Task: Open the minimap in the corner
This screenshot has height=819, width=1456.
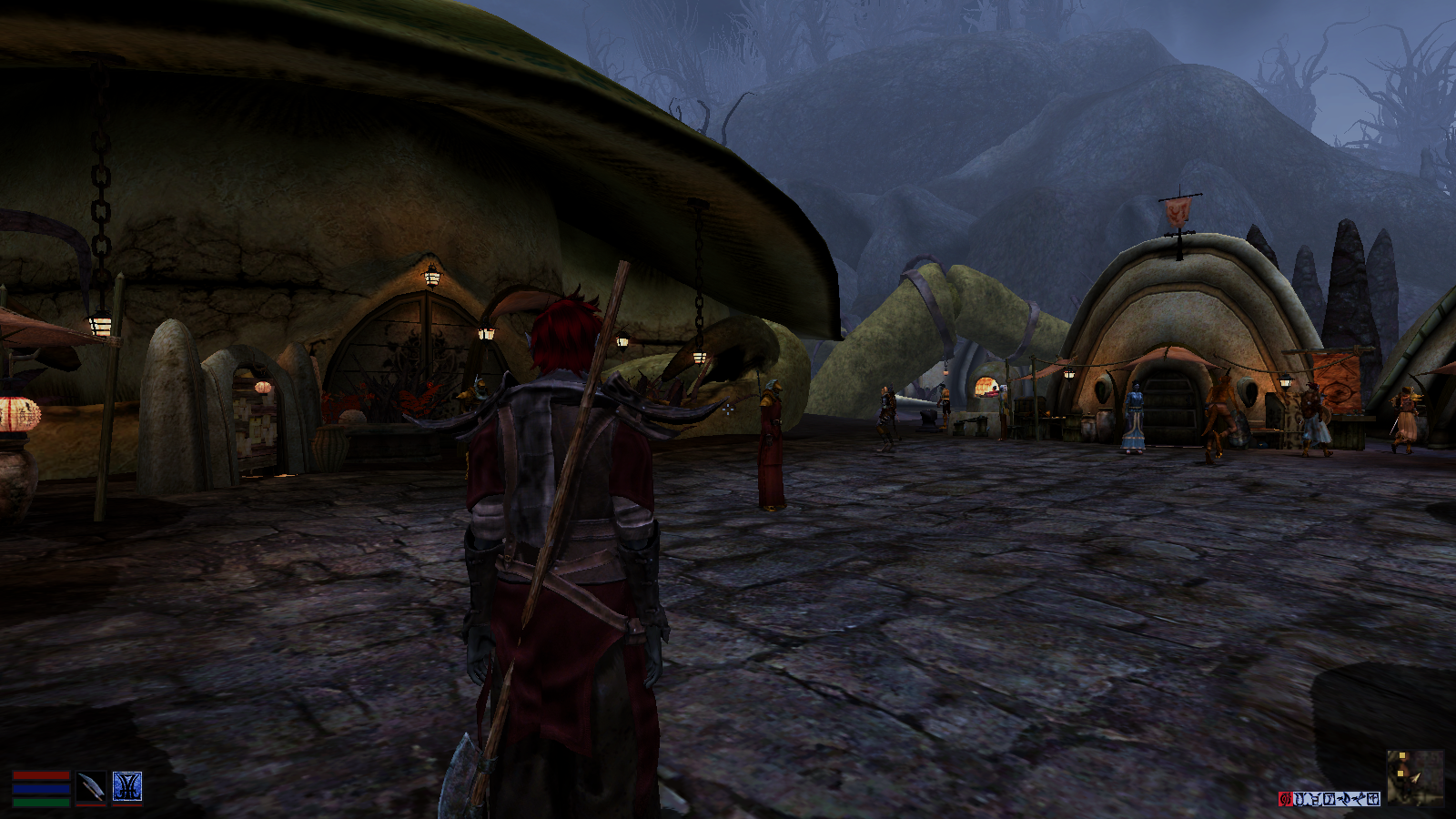Action: (1415, 778)
